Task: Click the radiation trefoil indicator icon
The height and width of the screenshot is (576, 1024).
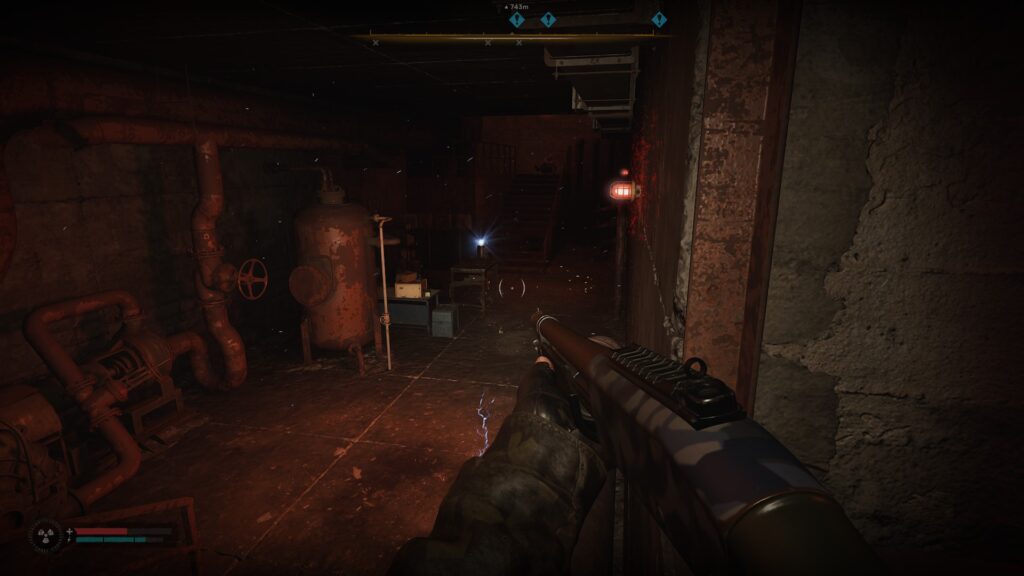Action: pos(46,535)
